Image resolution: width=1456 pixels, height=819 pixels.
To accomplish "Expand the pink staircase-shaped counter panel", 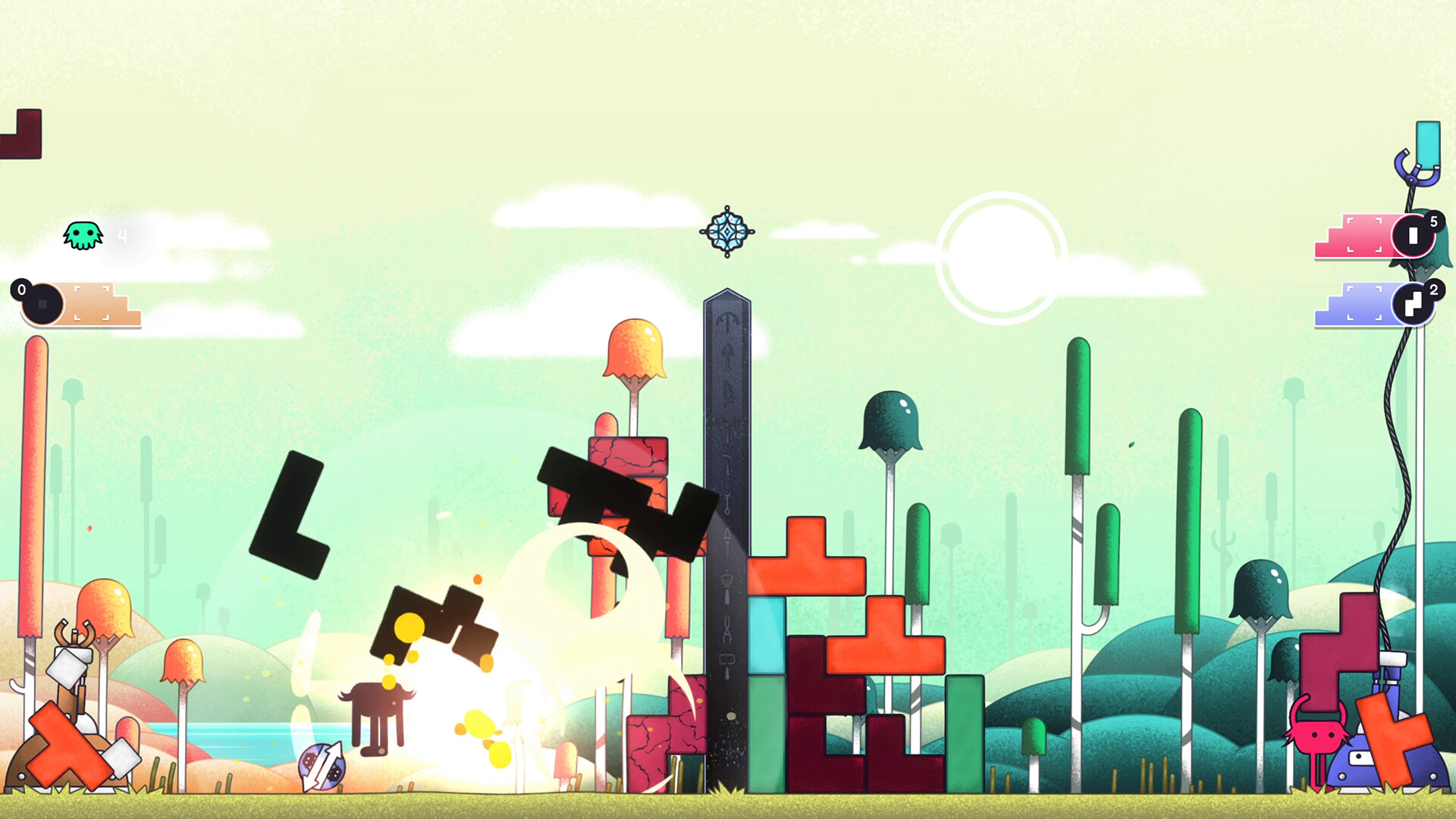I will pos(1357,235).
